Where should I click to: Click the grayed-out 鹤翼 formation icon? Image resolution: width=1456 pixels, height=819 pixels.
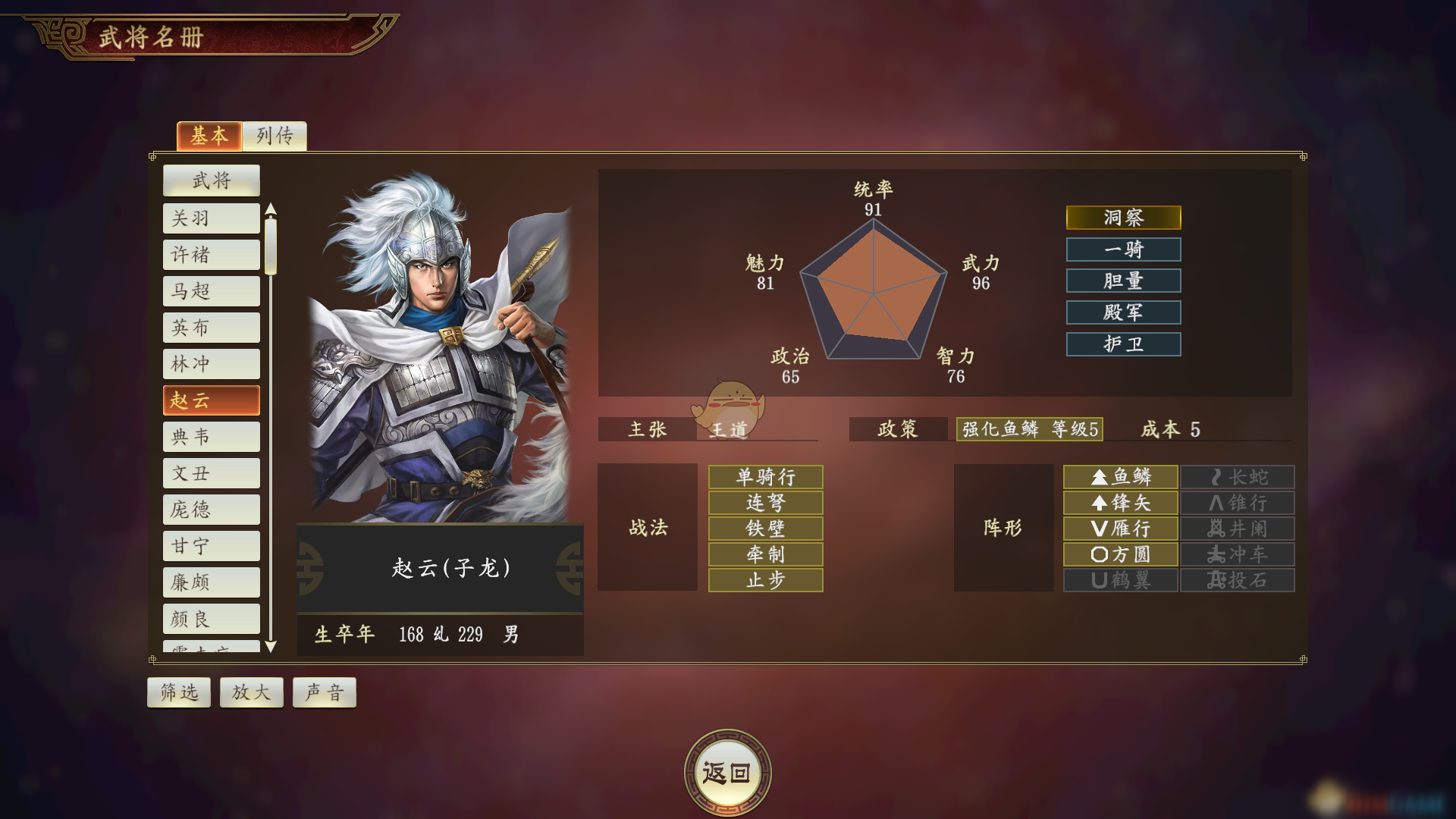(x=1121, y=580)
